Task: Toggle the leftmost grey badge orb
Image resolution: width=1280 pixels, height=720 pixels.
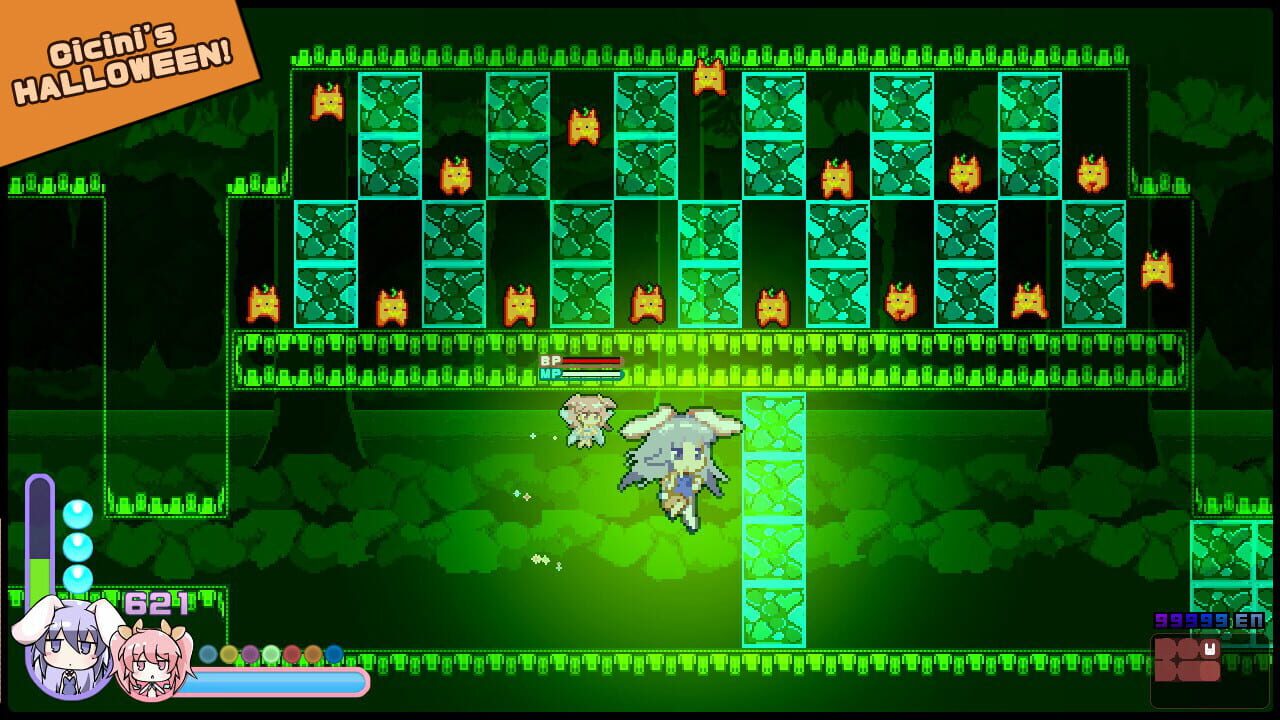Action: coord(206,654)
